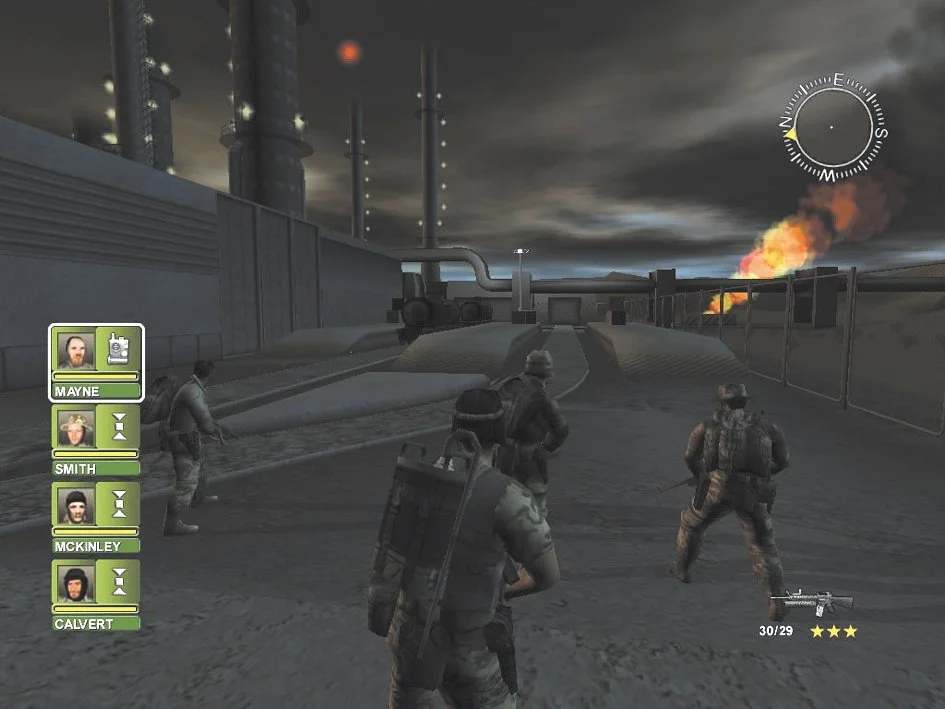
Task: Choose Smith's squad portrait
Action: [x=76, y=427]
